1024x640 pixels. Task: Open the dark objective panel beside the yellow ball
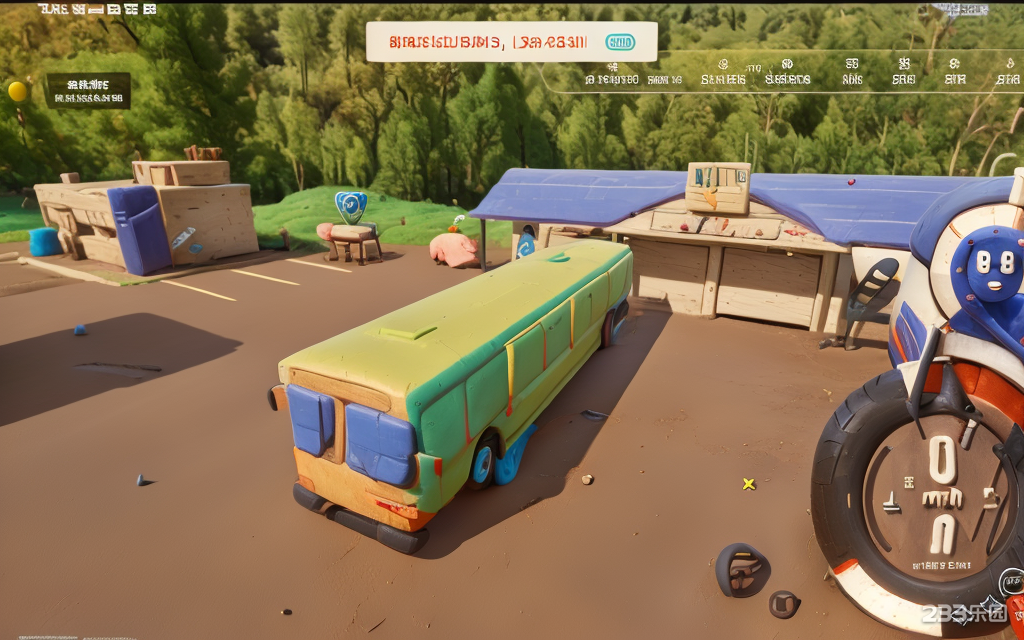[88, 91]
